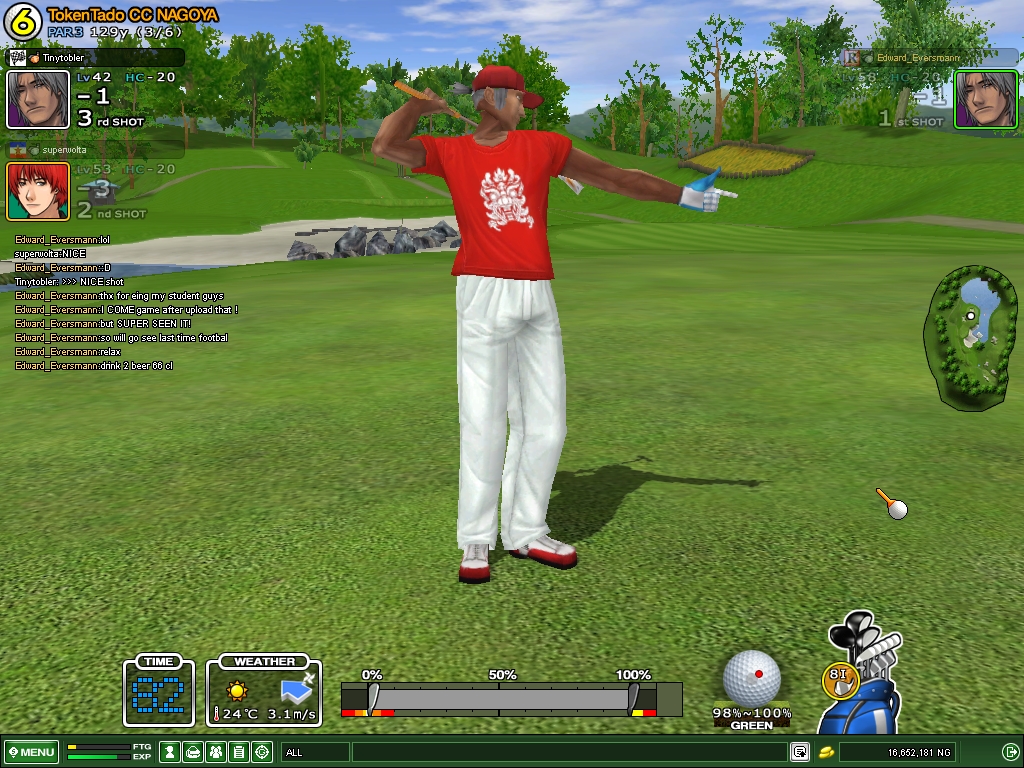
Task: Open the clipboard list icon
Action: [x=239, y=752]
